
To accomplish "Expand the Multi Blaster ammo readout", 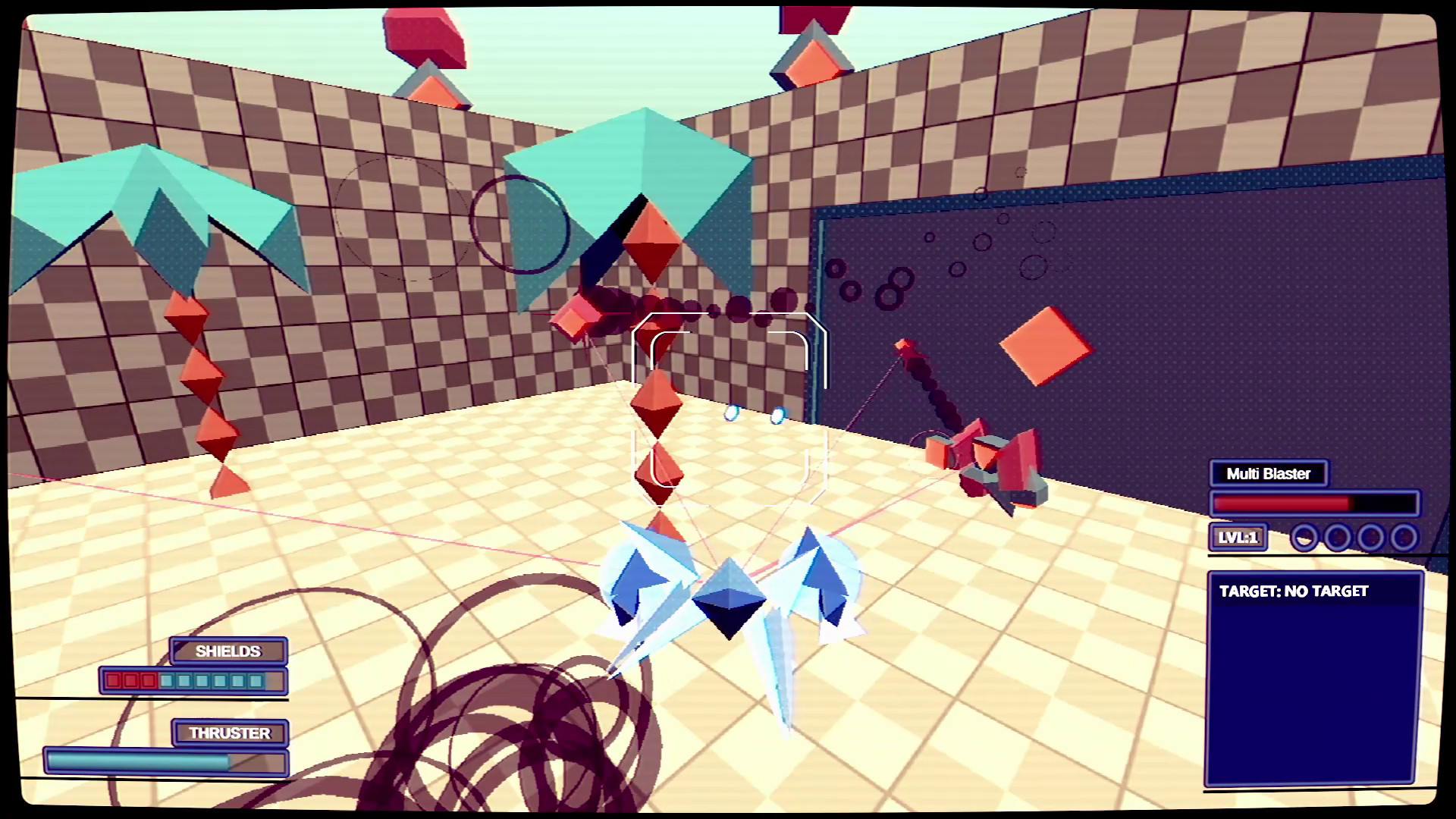I will tap(1316, 503).
